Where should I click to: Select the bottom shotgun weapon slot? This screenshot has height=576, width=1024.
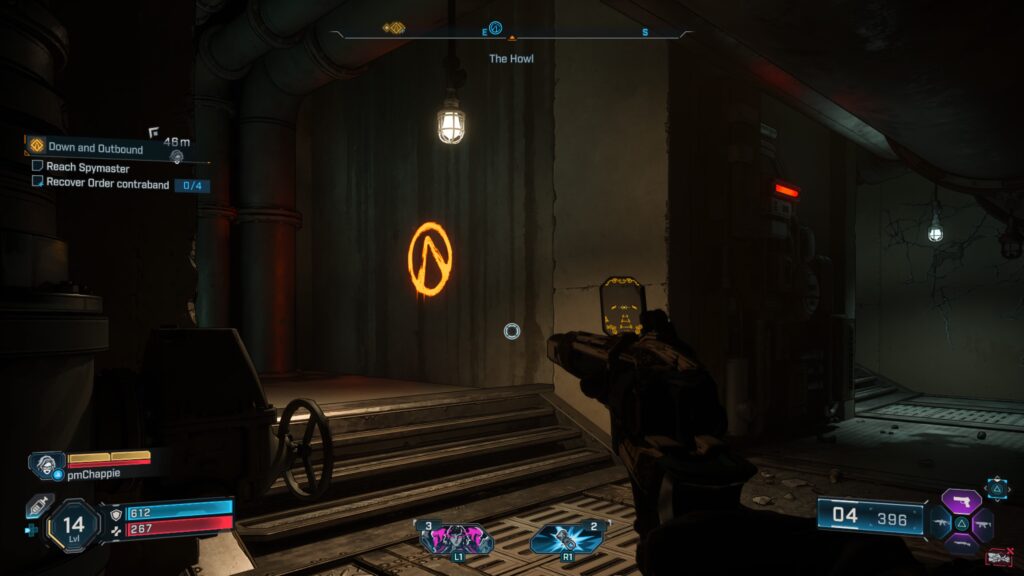tap(964, 543)
